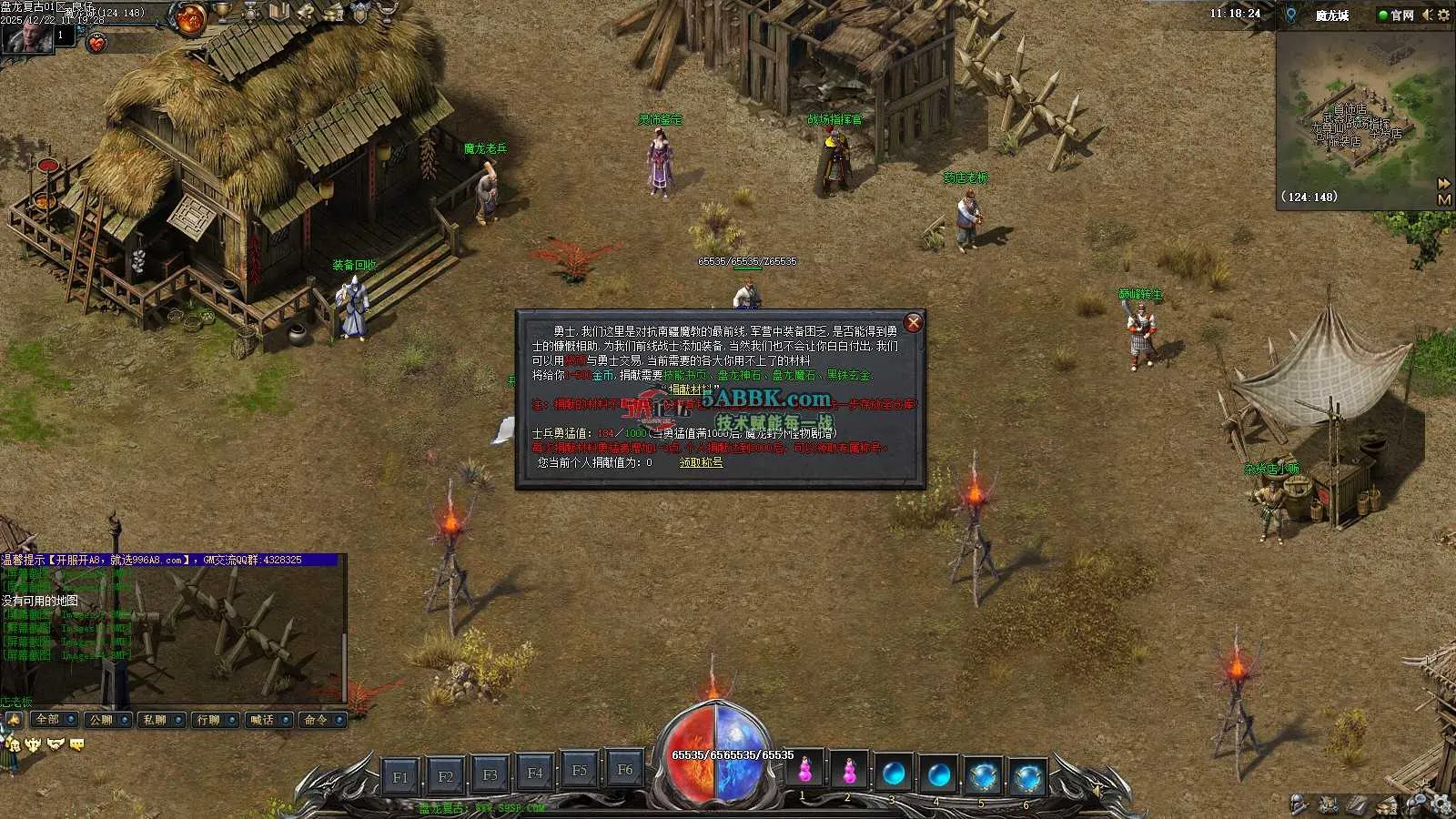
Task: Activate the framed blue orb in slot 5
Action: [983, 776]
